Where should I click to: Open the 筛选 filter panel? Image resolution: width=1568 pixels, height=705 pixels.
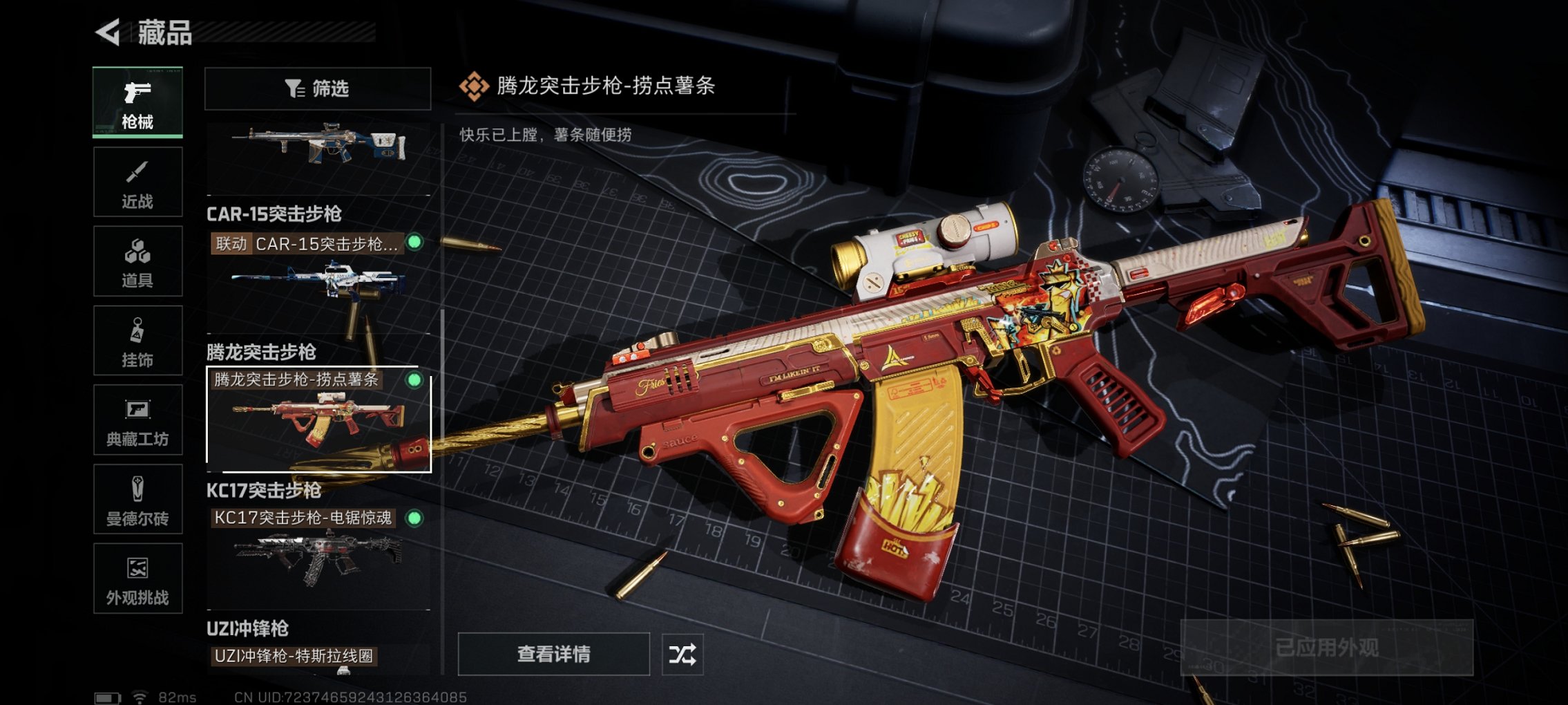point(318,88)
